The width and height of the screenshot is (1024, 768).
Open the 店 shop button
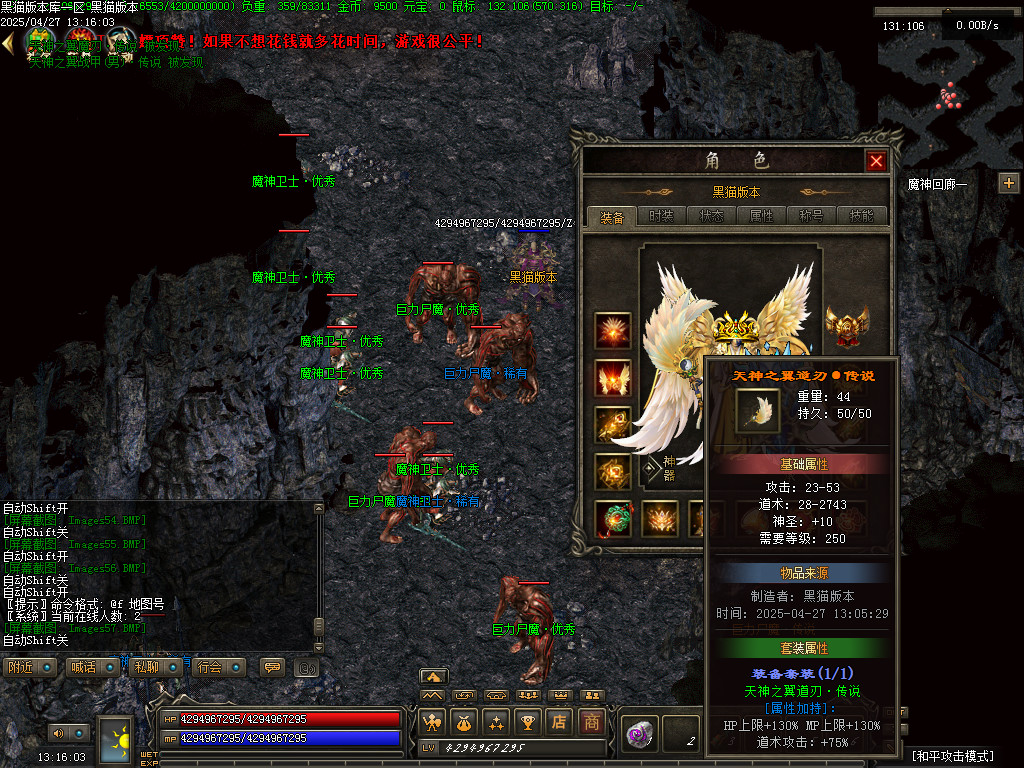tap(560, 722)
